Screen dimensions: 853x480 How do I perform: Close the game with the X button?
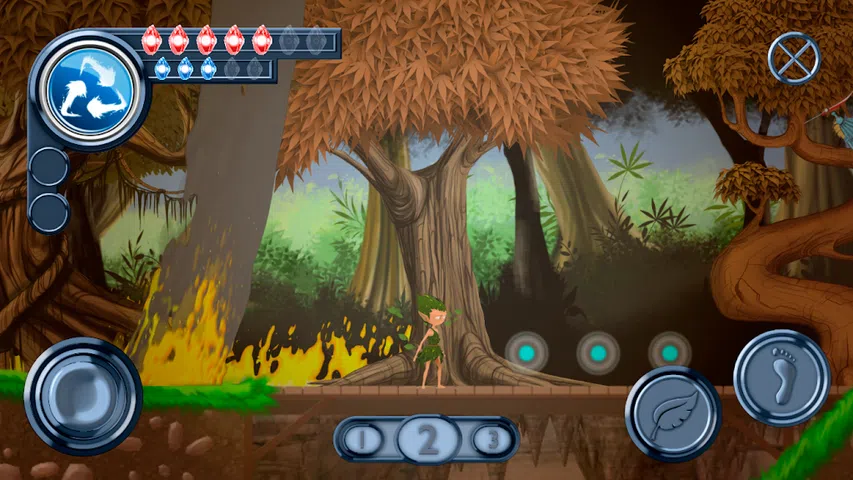pyautogui.click(x=793, y=58)
